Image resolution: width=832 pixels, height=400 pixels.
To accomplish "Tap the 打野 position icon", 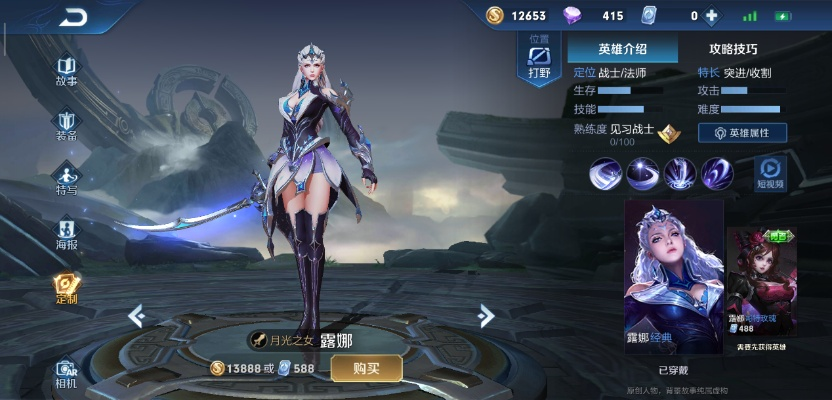I will (539, 60).
